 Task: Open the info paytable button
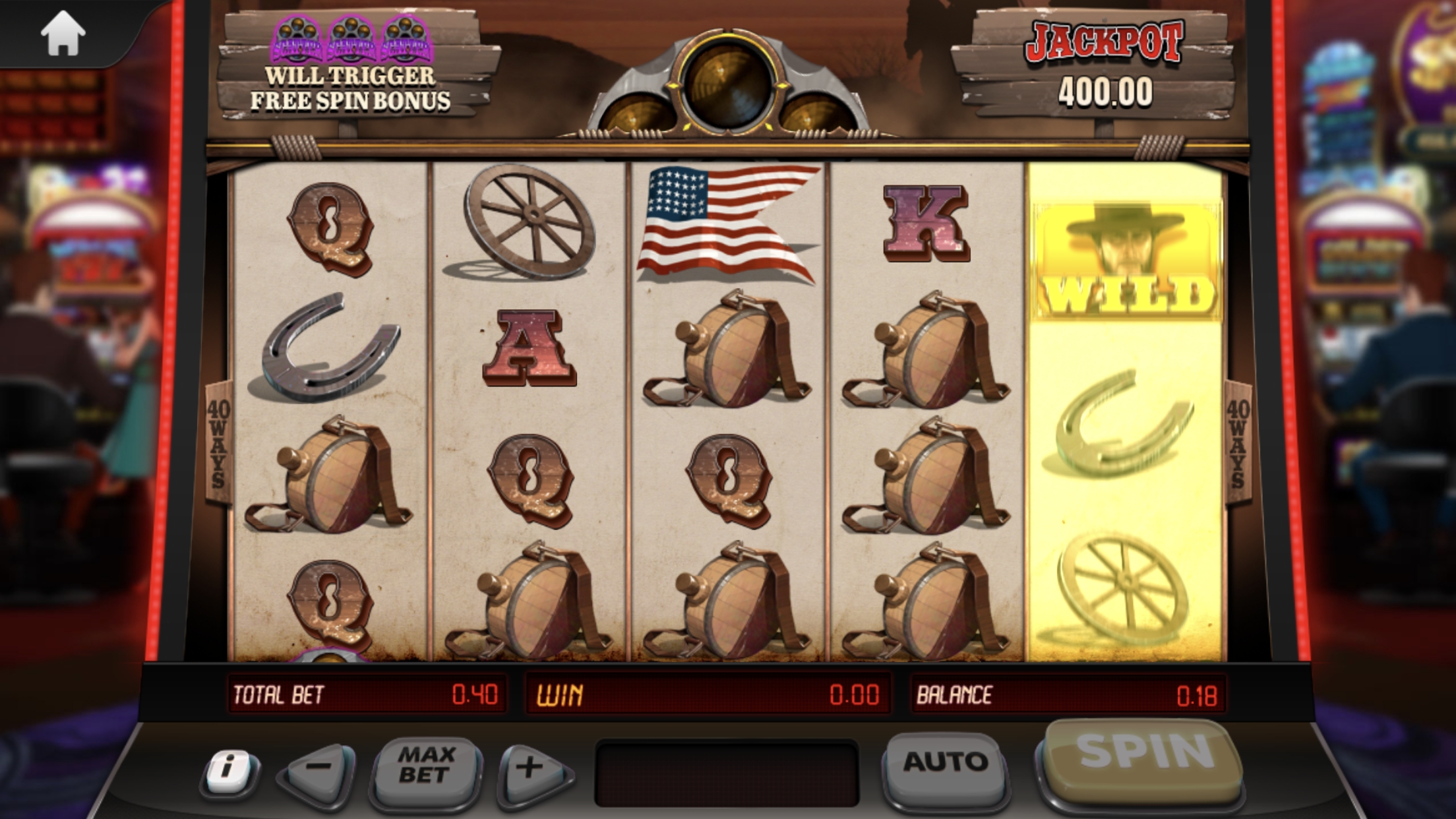tap(229, 769)
